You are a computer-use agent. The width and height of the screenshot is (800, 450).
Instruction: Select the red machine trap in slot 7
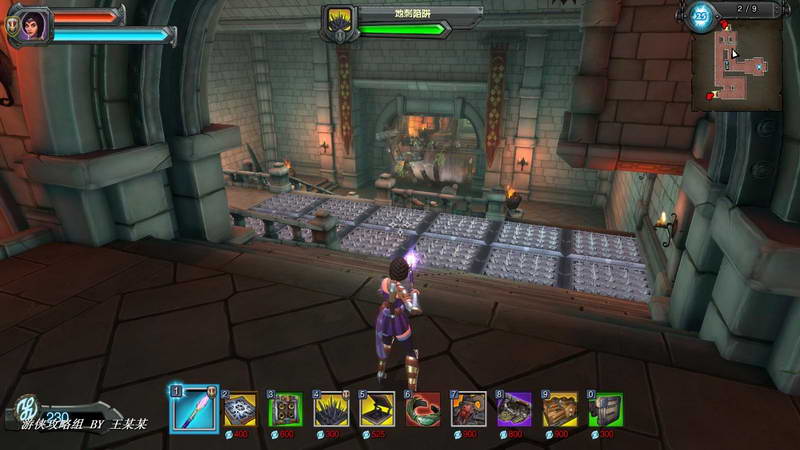pos(468,409)
